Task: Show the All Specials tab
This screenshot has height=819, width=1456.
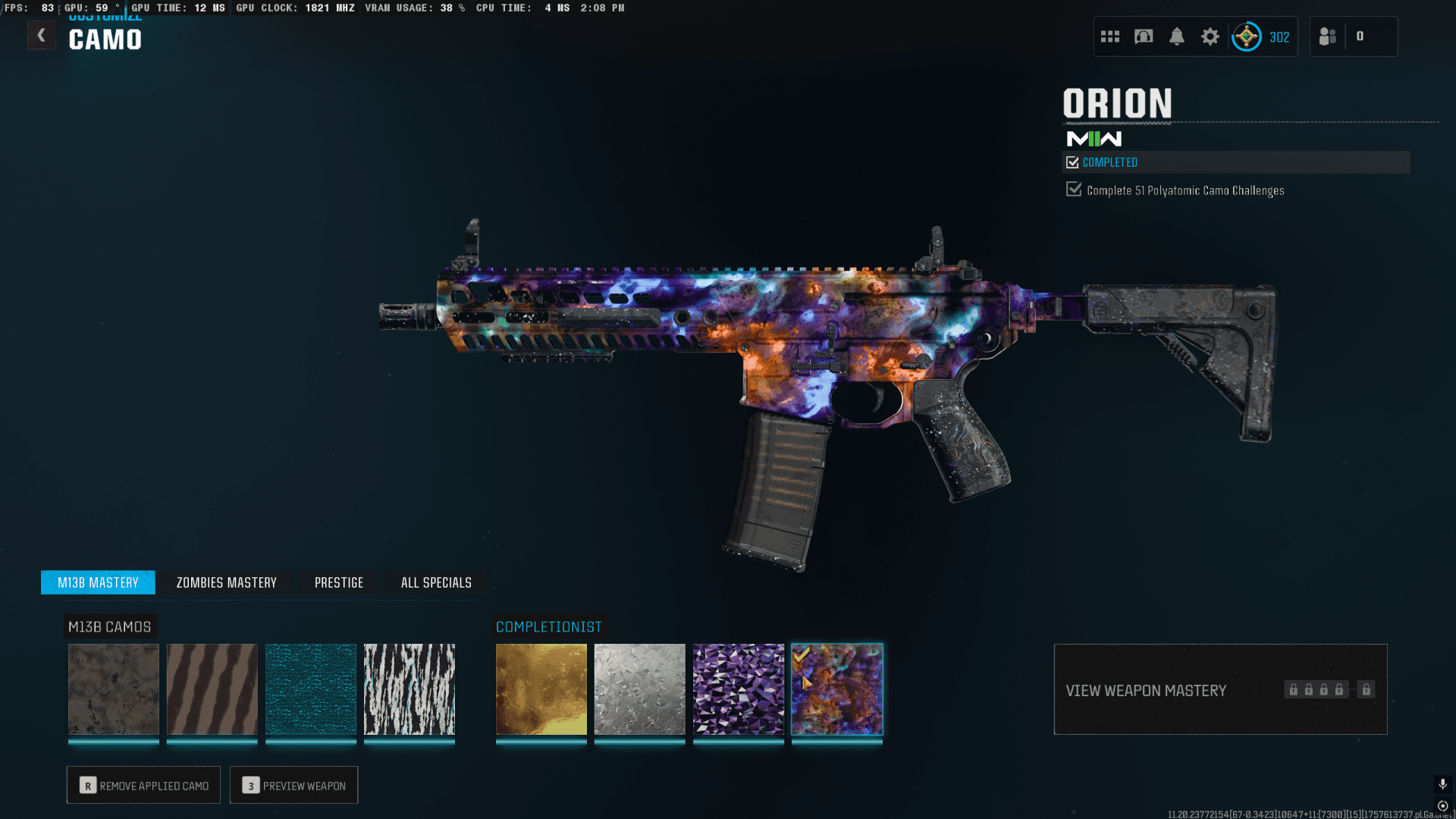Action: point(436,582)
